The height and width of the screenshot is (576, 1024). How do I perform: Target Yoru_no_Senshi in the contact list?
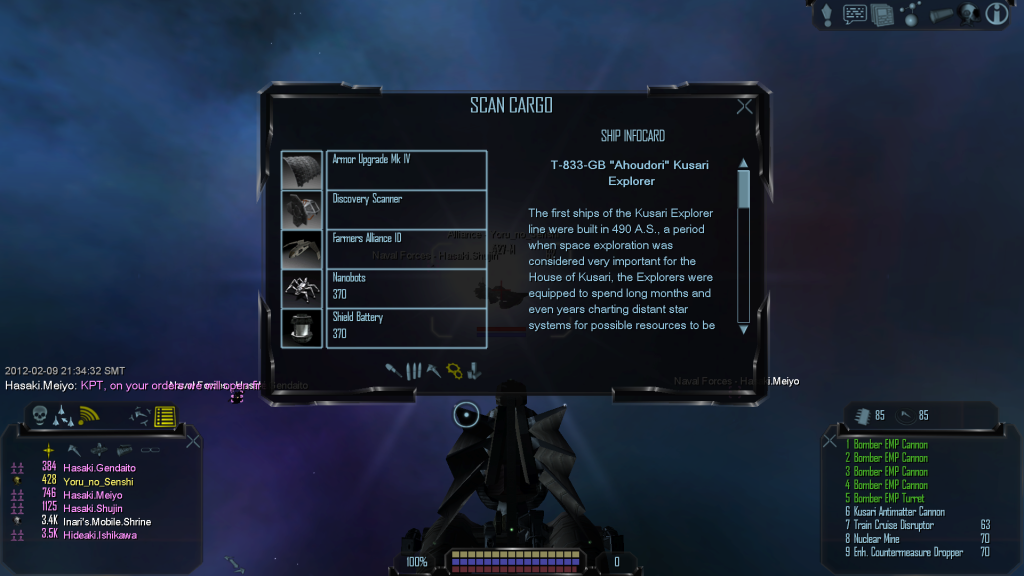tap(98, 481)
